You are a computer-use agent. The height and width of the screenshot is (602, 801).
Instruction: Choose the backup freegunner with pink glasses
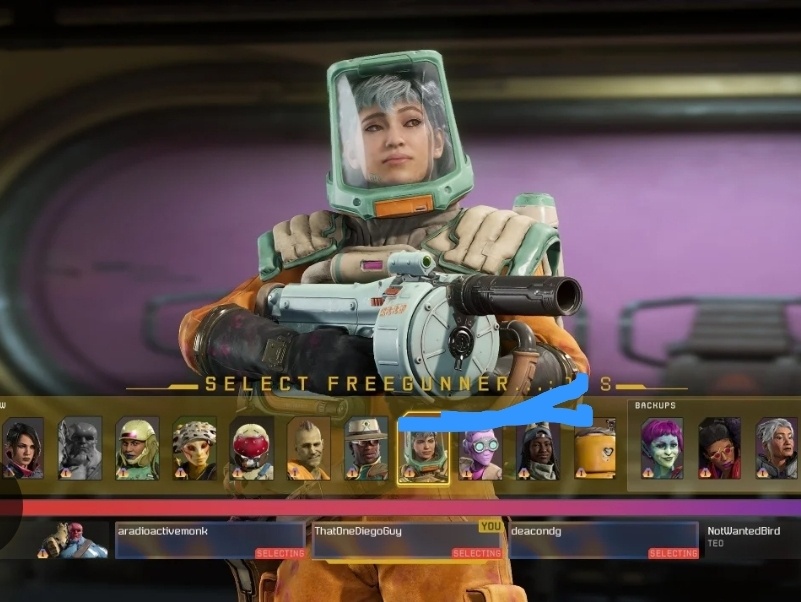click(719, 448)
